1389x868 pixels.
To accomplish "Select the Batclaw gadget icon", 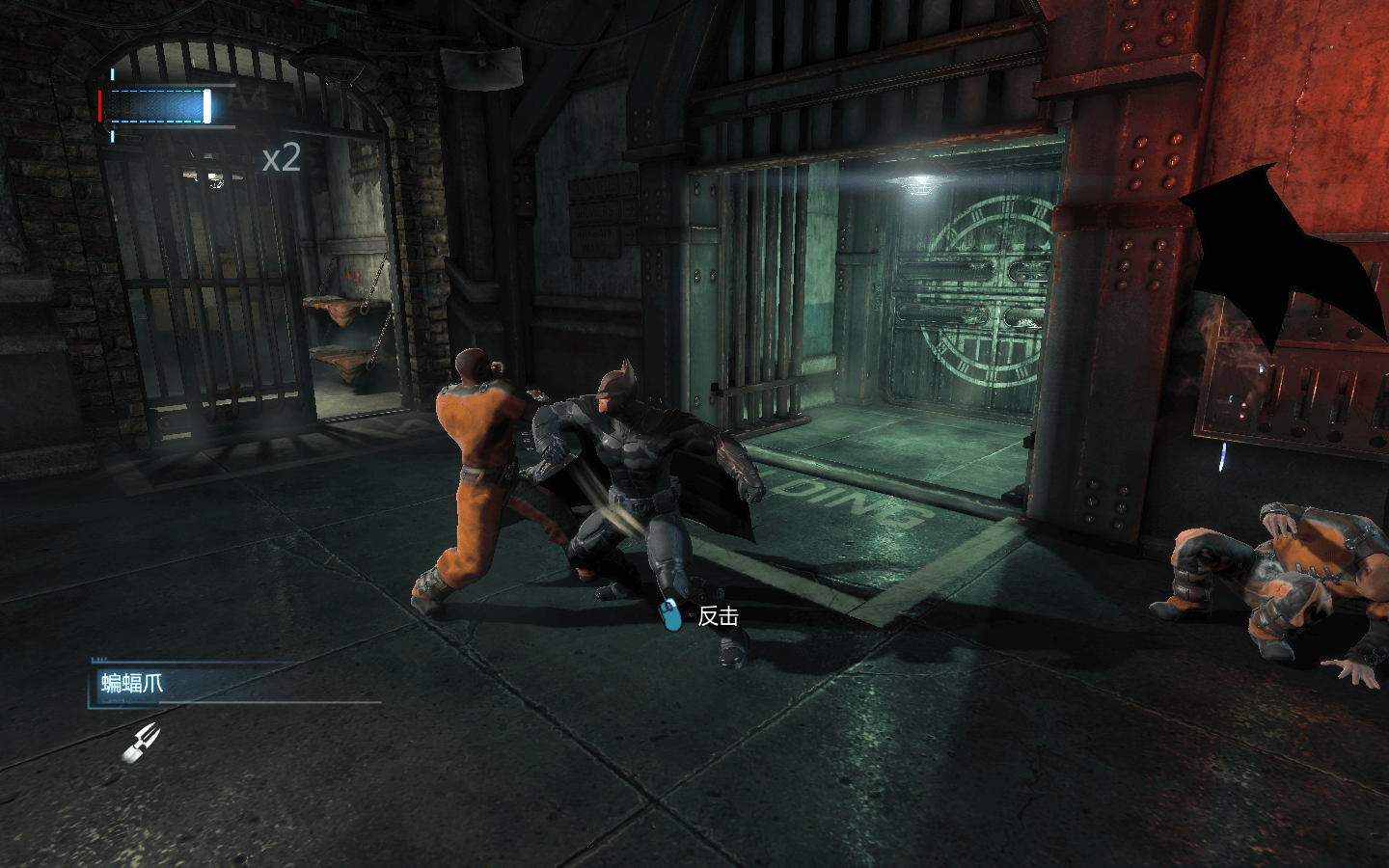I will click(x=141, y=742).
